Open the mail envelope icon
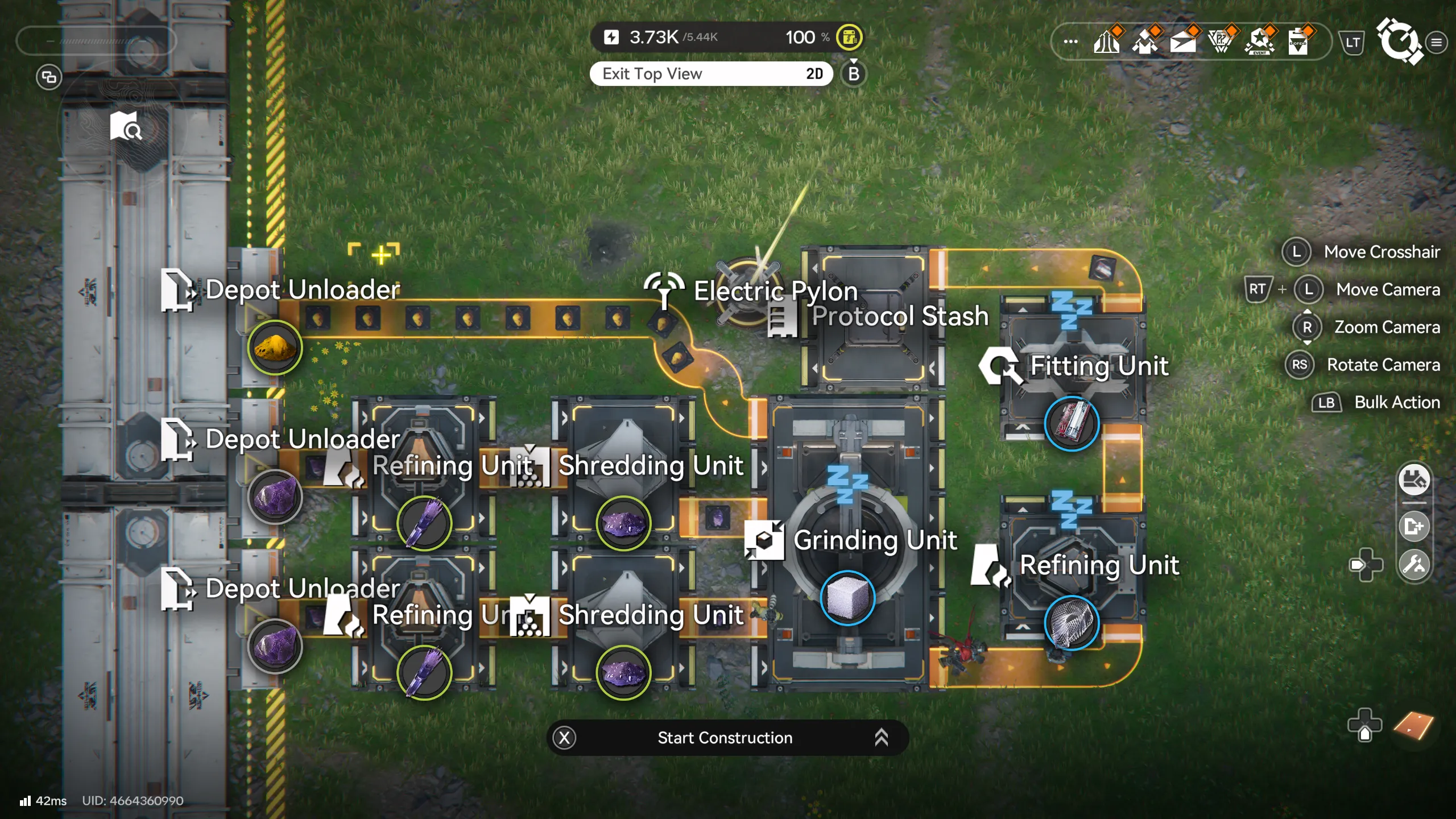The width and height of the screenshot is (1456, 819). [x=1183, y=42]
